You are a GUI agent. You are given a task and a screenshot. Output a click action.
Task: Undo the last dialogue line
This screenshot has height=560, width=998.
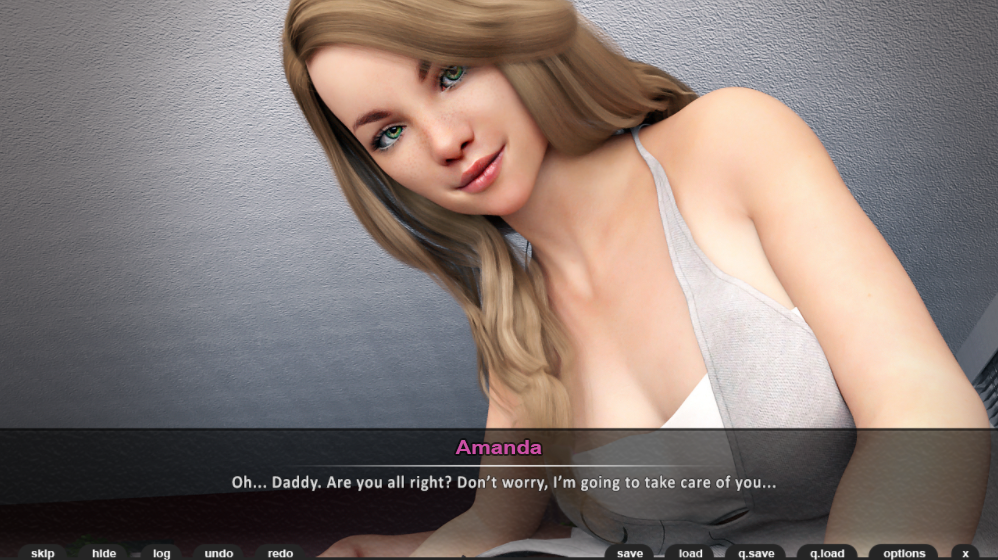pos(219,553)
